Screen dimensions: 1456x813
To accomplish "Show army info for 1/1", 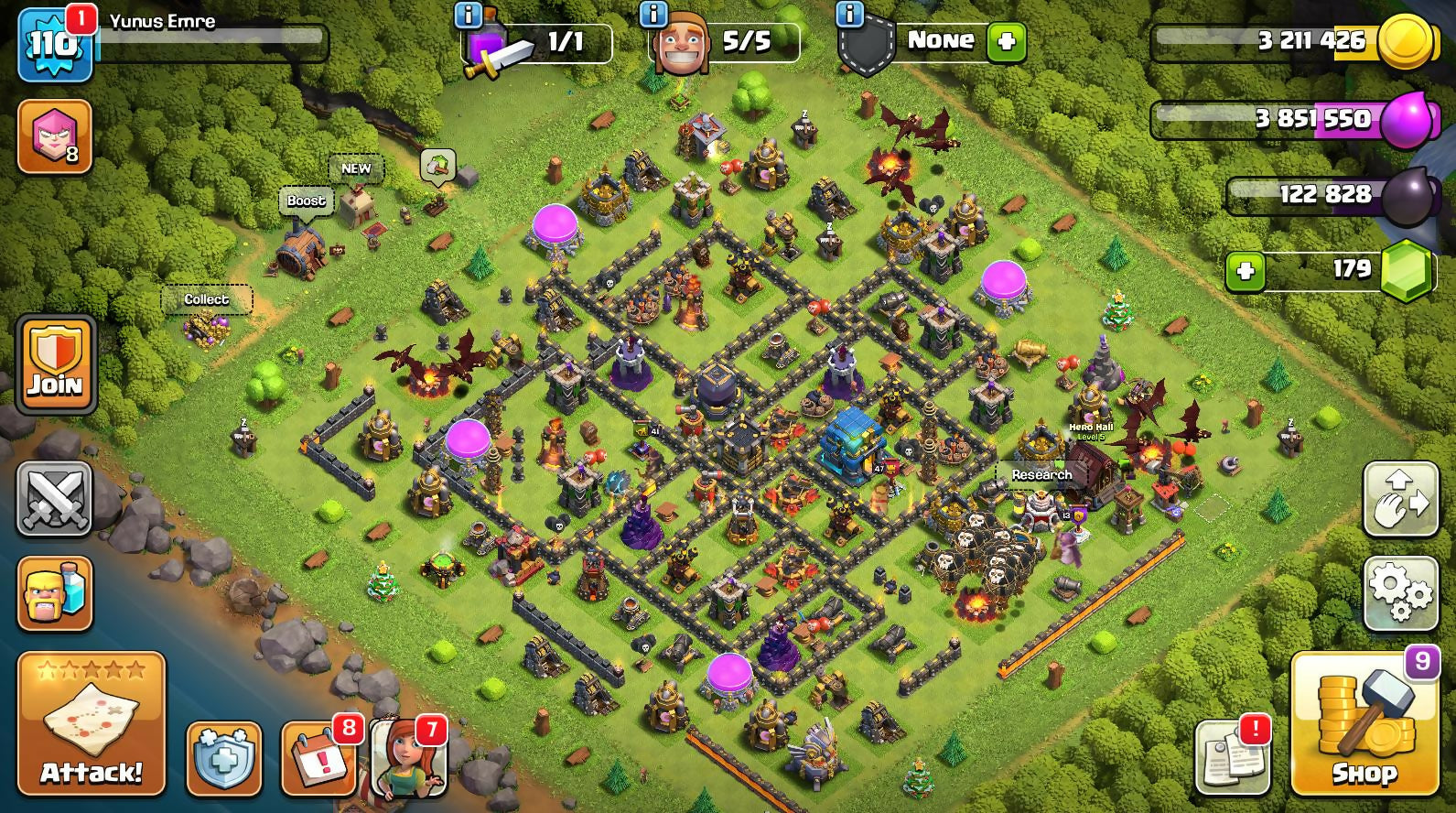I will tap(469, 15).
